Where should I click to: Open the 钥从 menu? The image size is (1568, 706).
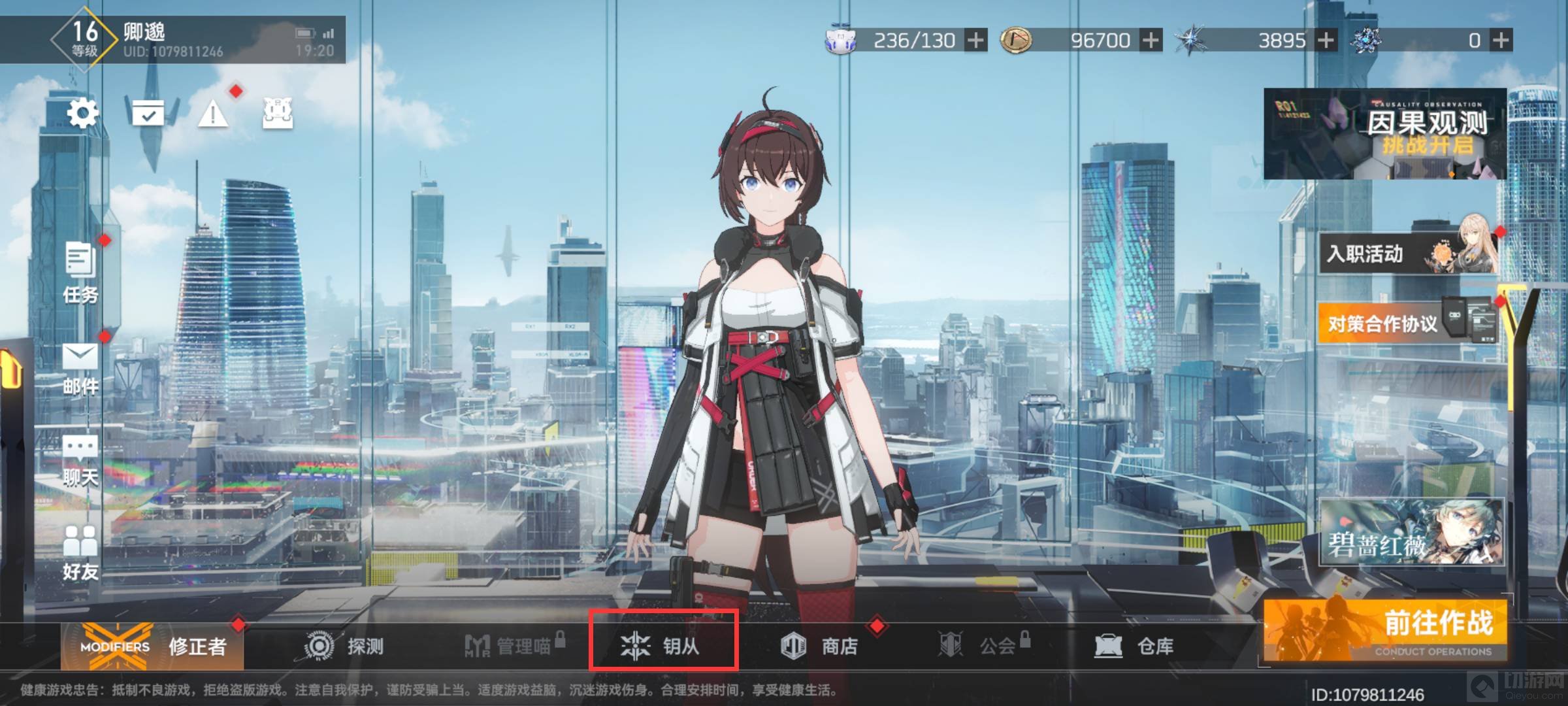(x=663, y=647)
